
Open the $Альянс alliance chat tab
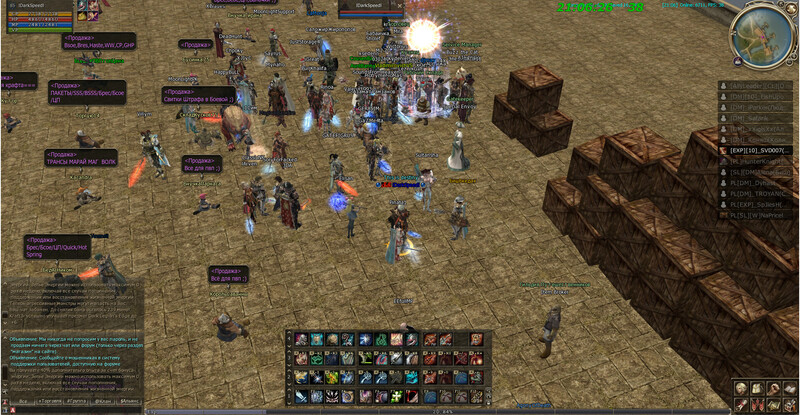coord(130,400)
